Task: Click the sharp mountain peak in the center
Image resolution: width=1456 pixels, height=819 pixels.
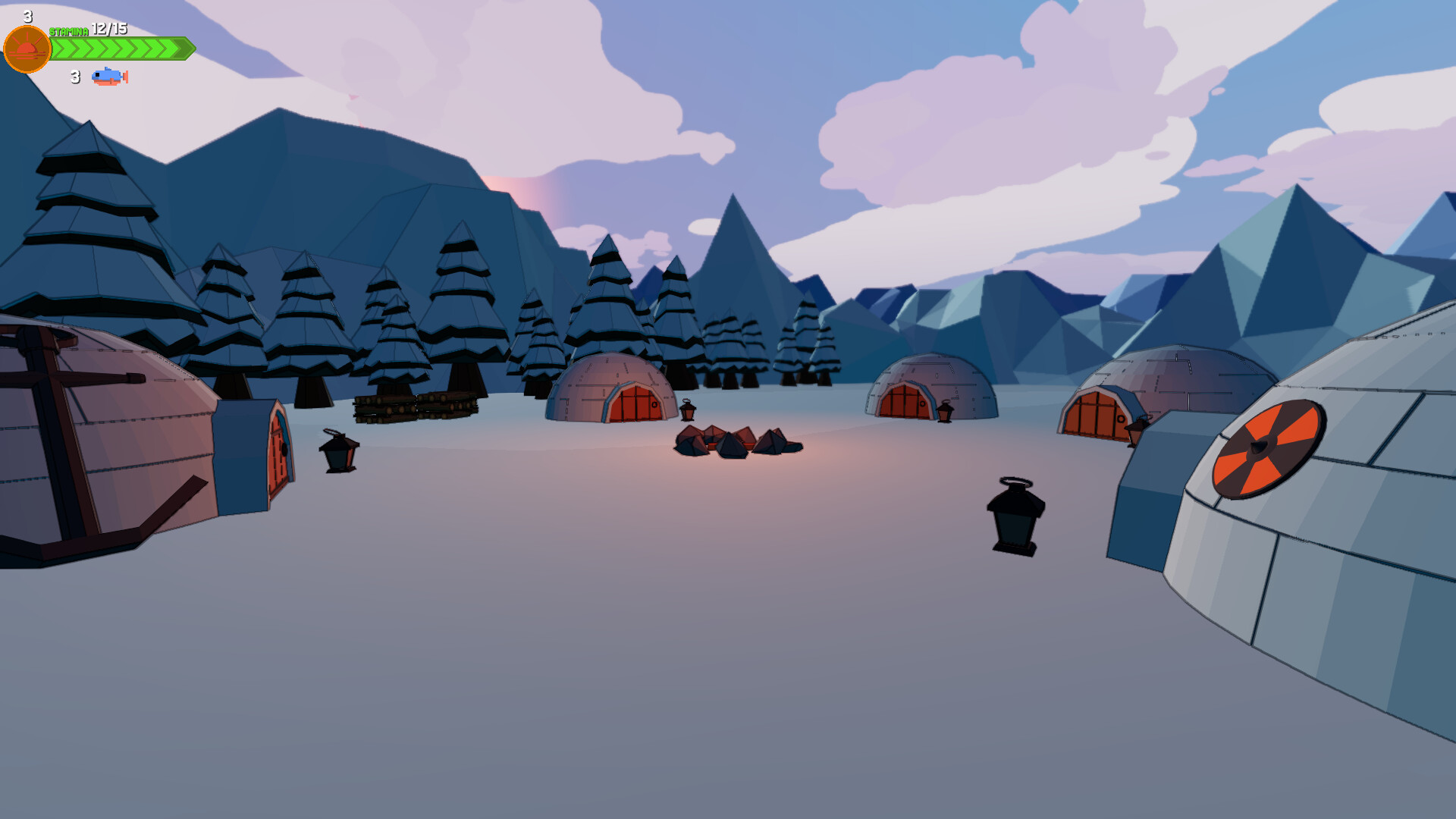Action: click(x=734, y=220)
